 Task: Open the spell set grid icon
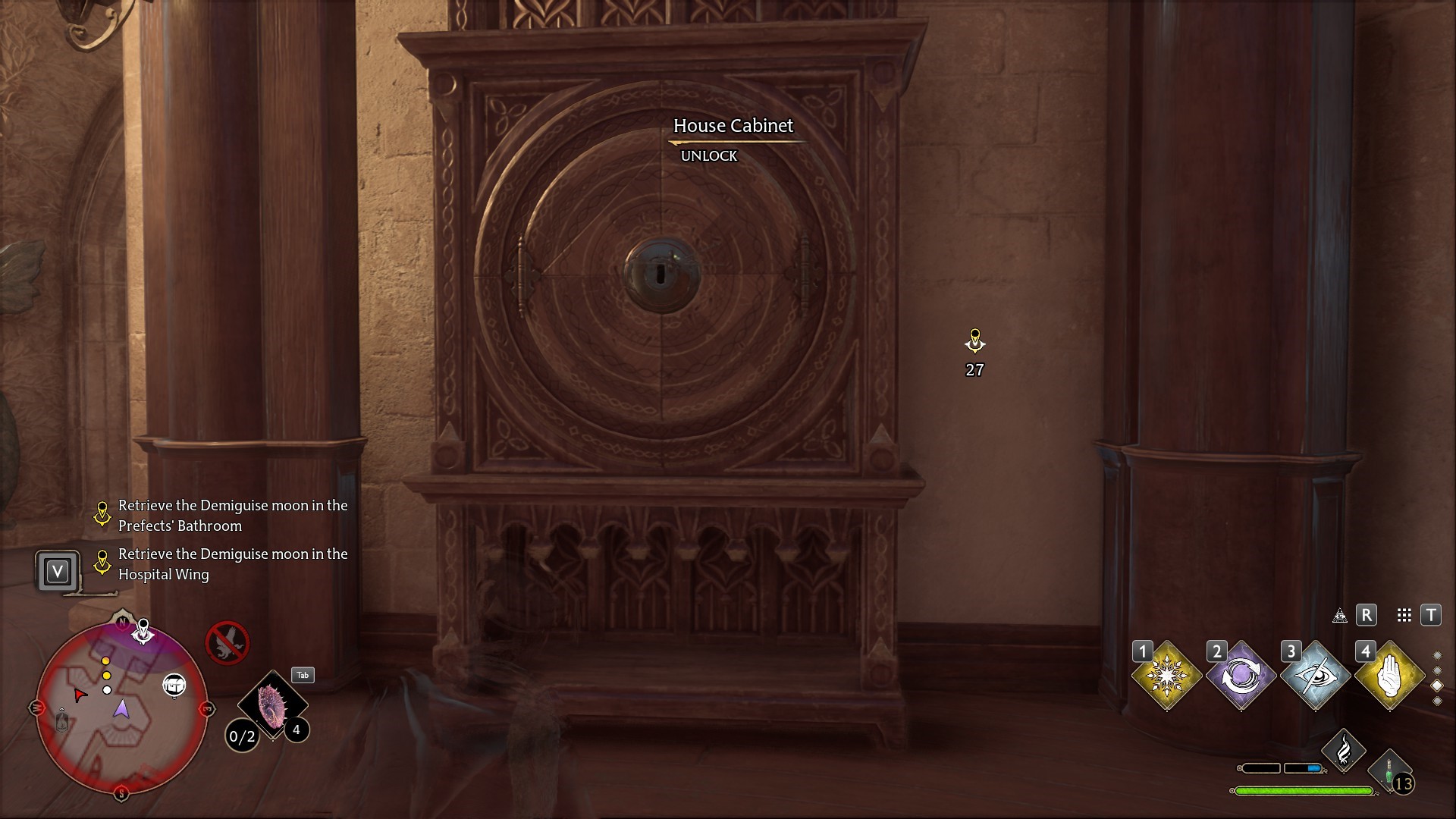click(x=1404, y=616)
